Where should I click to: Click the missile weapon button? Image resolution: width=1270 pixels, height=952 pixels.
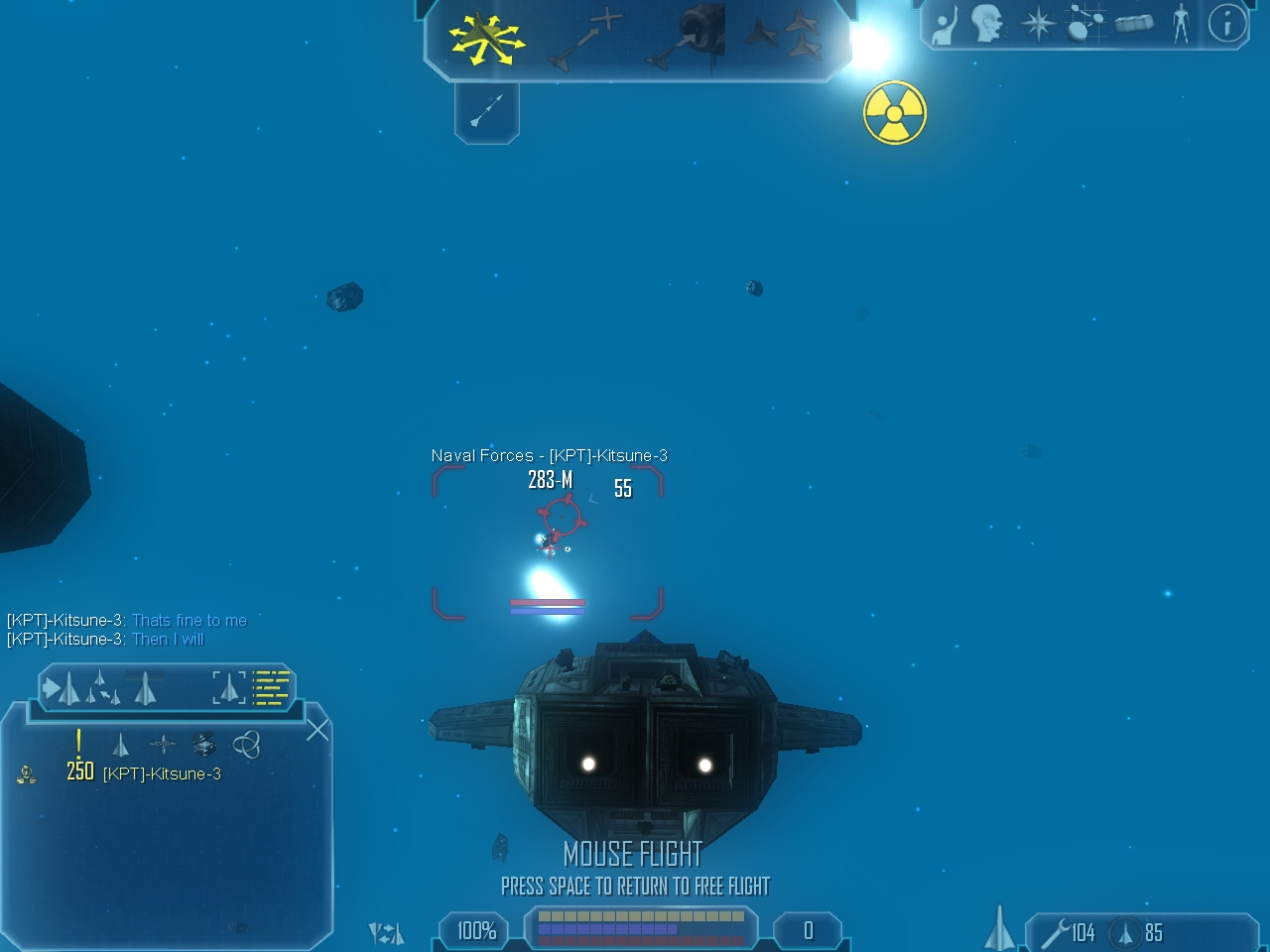[486, 111]
